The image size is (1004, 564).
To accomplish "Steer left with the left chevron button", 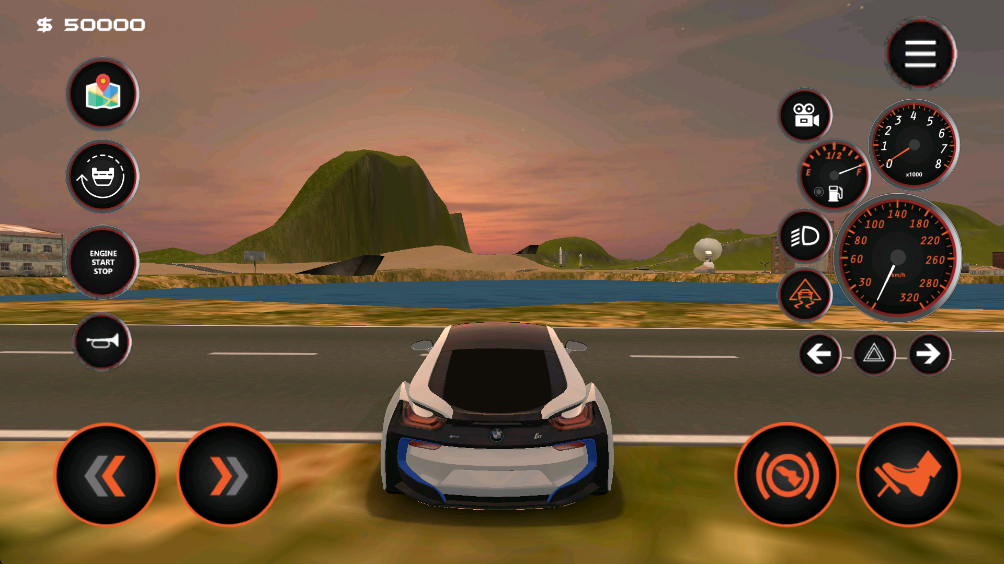I will [106, 475].
